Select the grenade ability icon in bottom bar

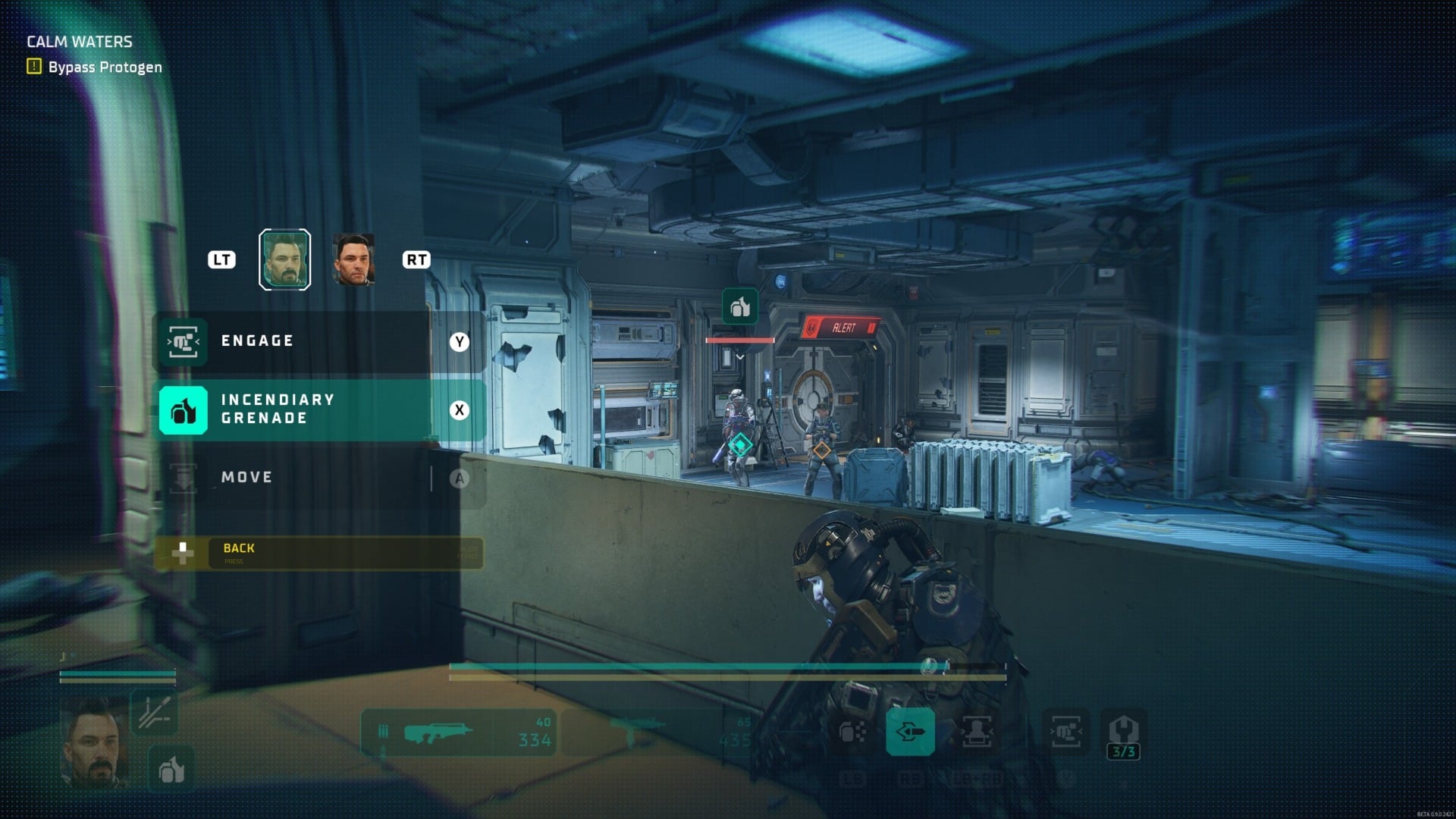tap(852, 733)
